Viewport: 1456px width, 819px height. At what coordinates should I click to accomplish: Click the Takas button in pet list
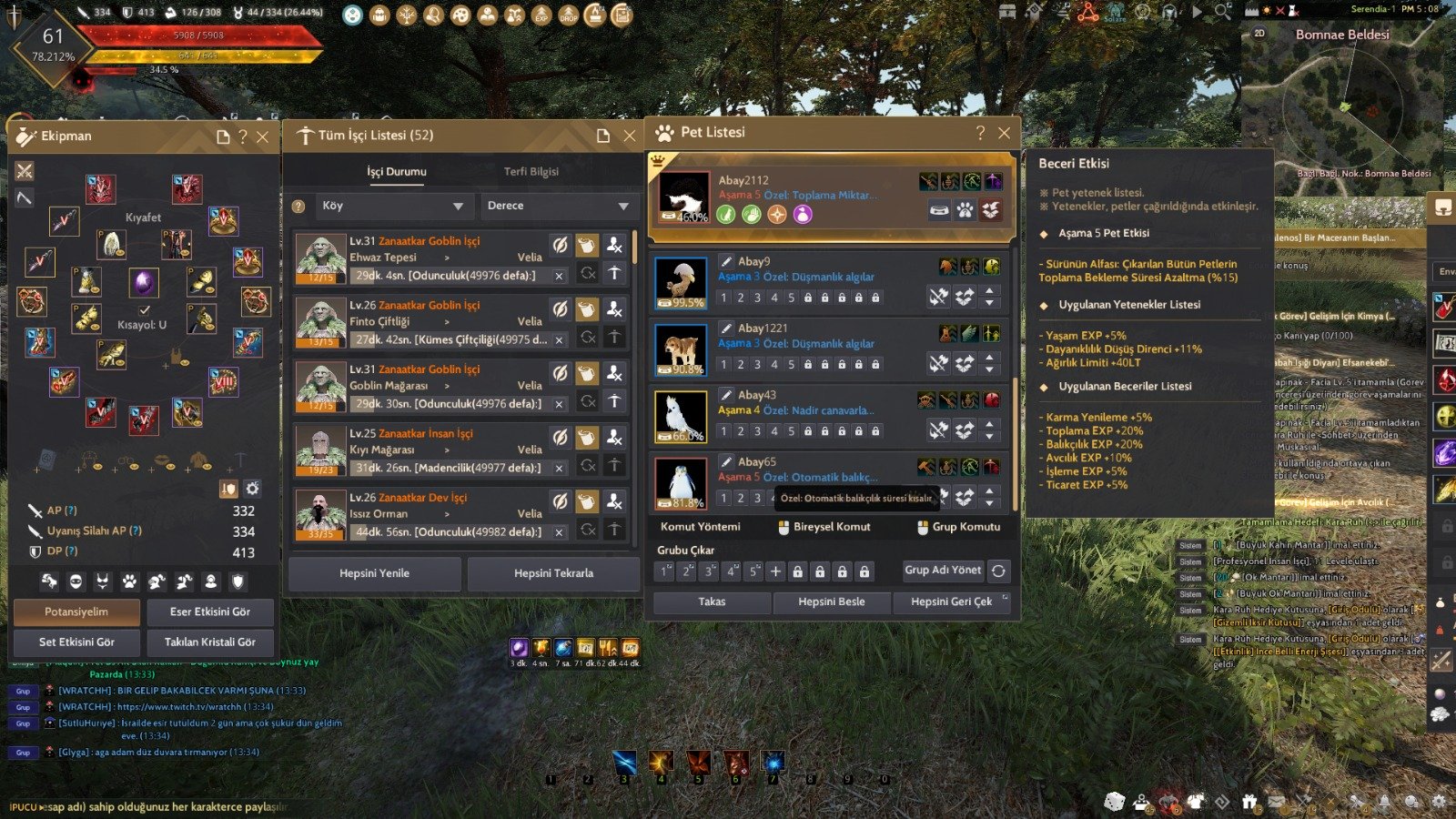[712, 602]
